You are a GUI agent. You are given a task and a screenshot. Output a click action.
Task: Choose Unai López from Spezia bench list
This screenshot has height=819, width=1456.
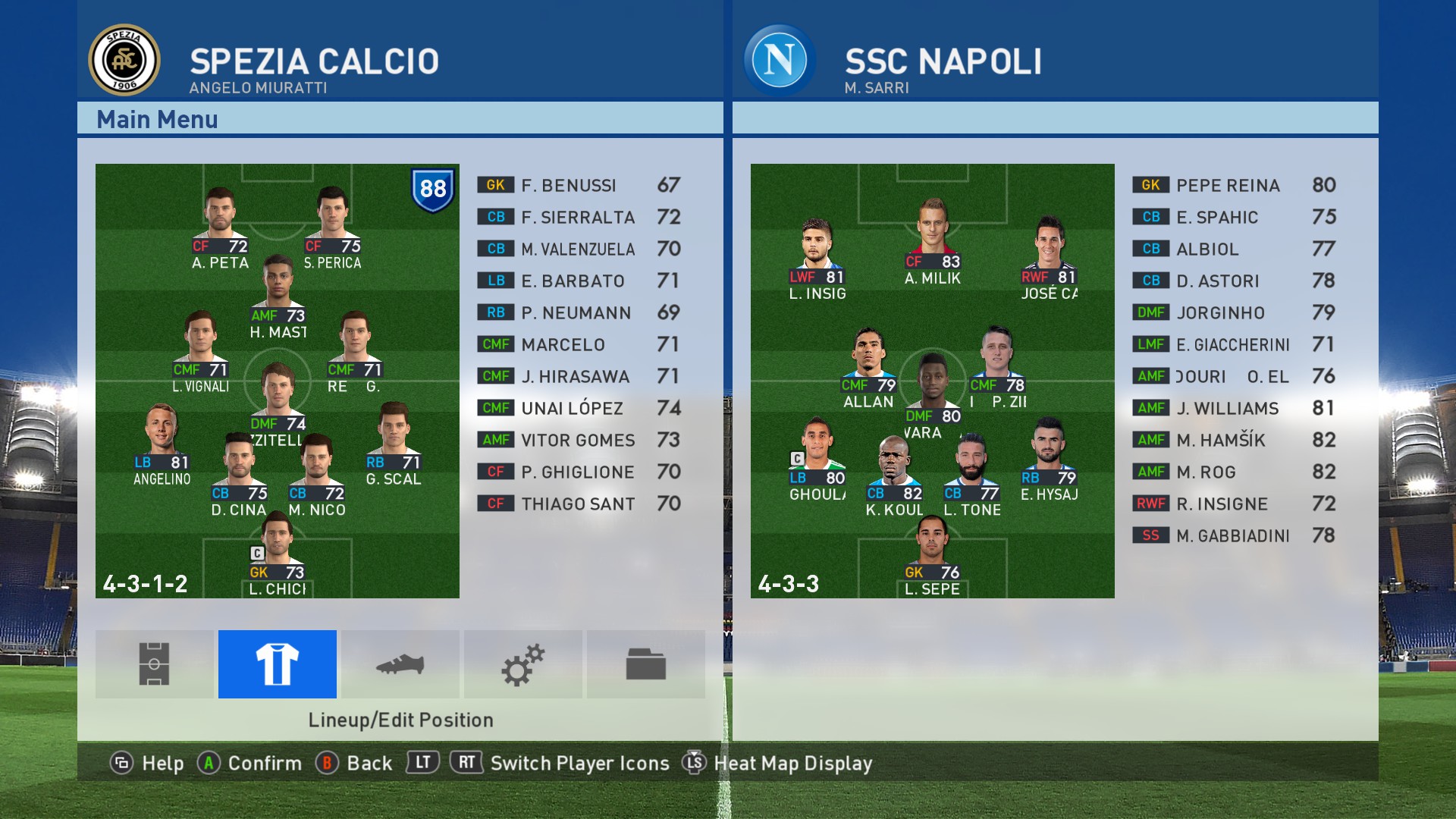point(579,408)
